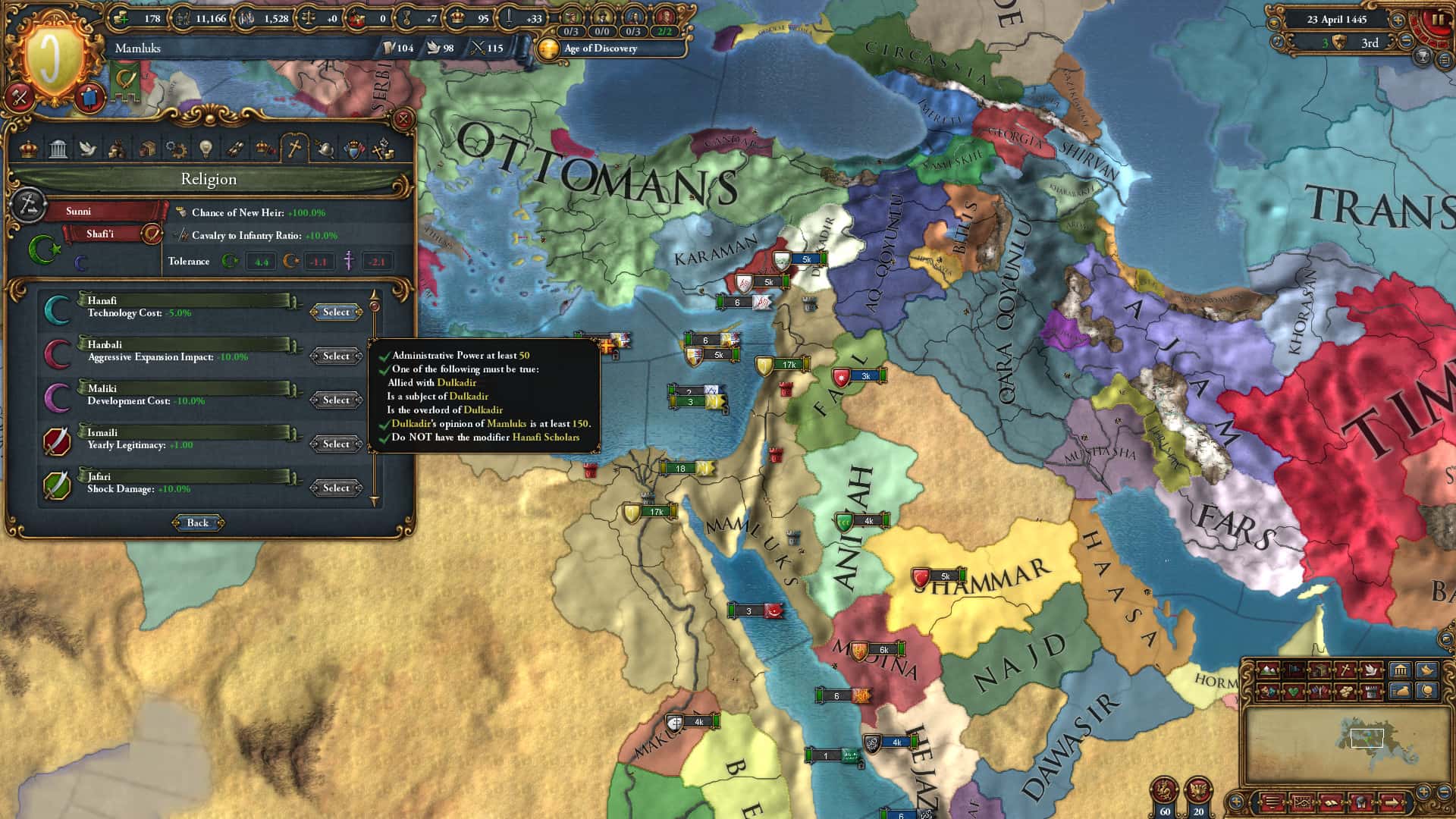Open the Age of Discovery overview
1456x819 pixels.
click(598, 49)
